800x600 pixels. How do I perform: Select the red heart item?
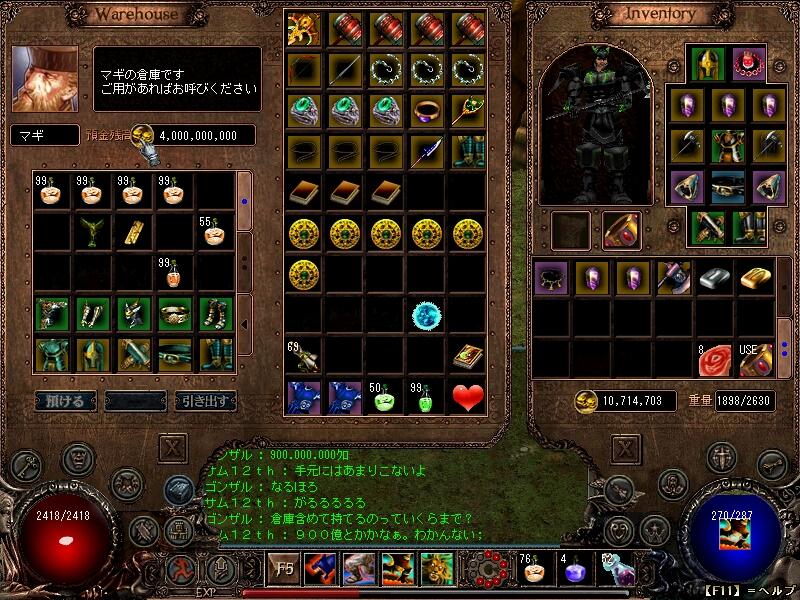[467, 397]
